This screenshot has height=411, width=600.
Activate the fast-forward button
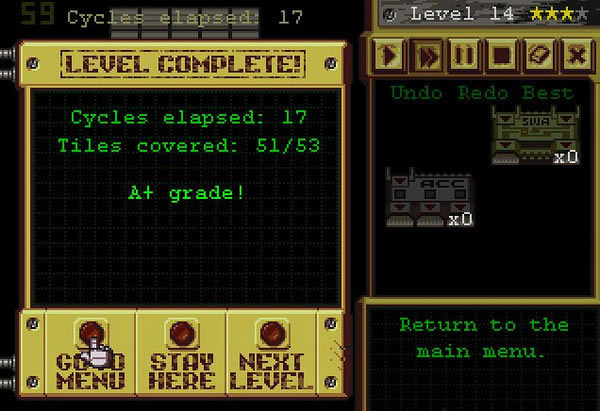428,55
